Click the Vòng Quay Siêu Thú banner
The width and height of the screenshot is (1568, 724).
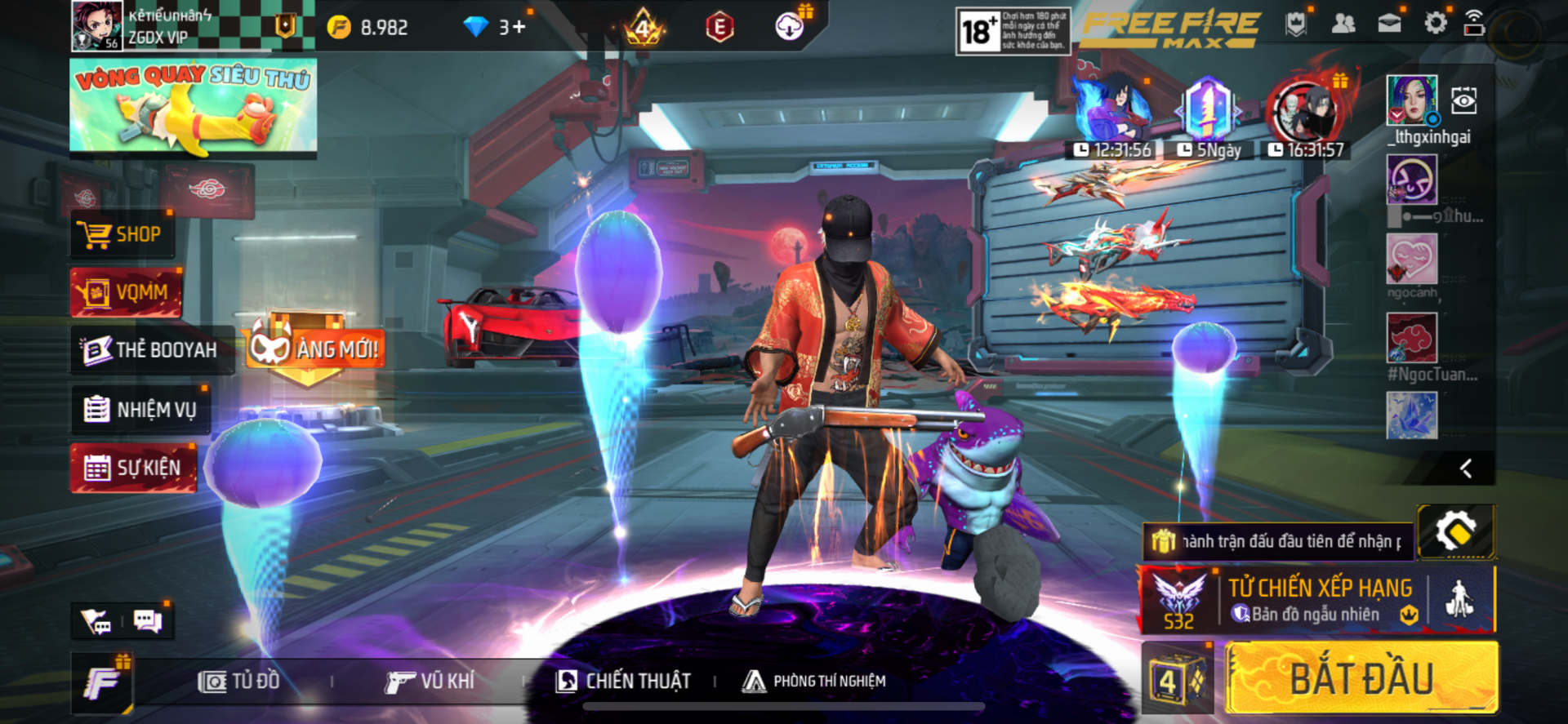tap(194, 106)
